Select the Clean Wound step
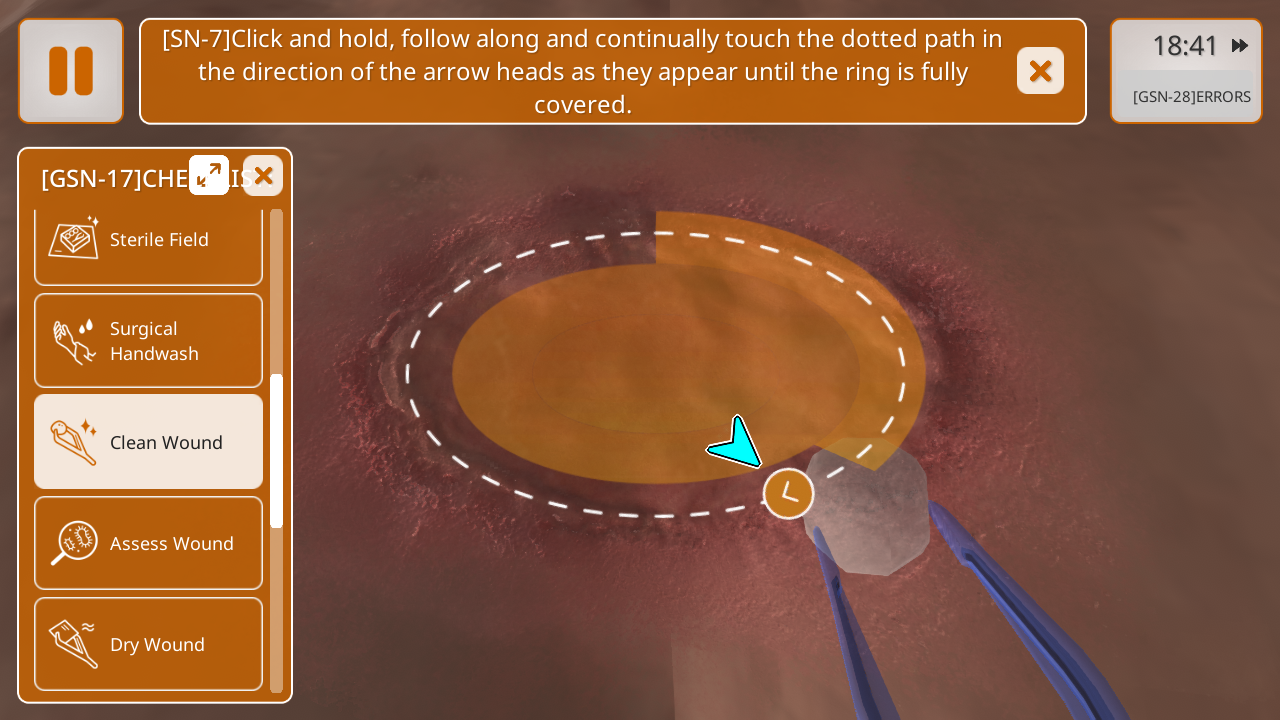 coord(148,441)
